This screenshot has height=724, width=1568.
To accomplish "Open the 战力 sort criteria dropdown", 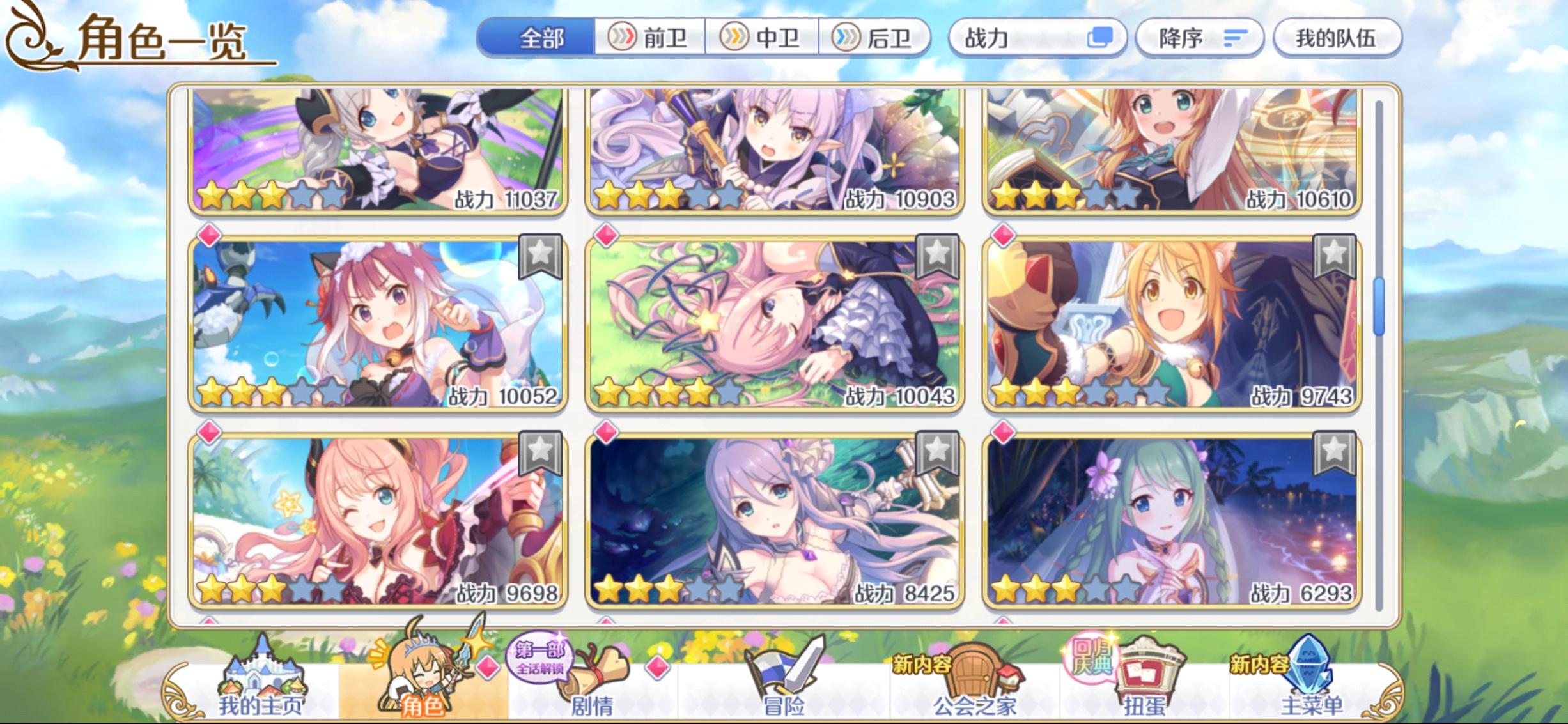I will (1037, 37).
